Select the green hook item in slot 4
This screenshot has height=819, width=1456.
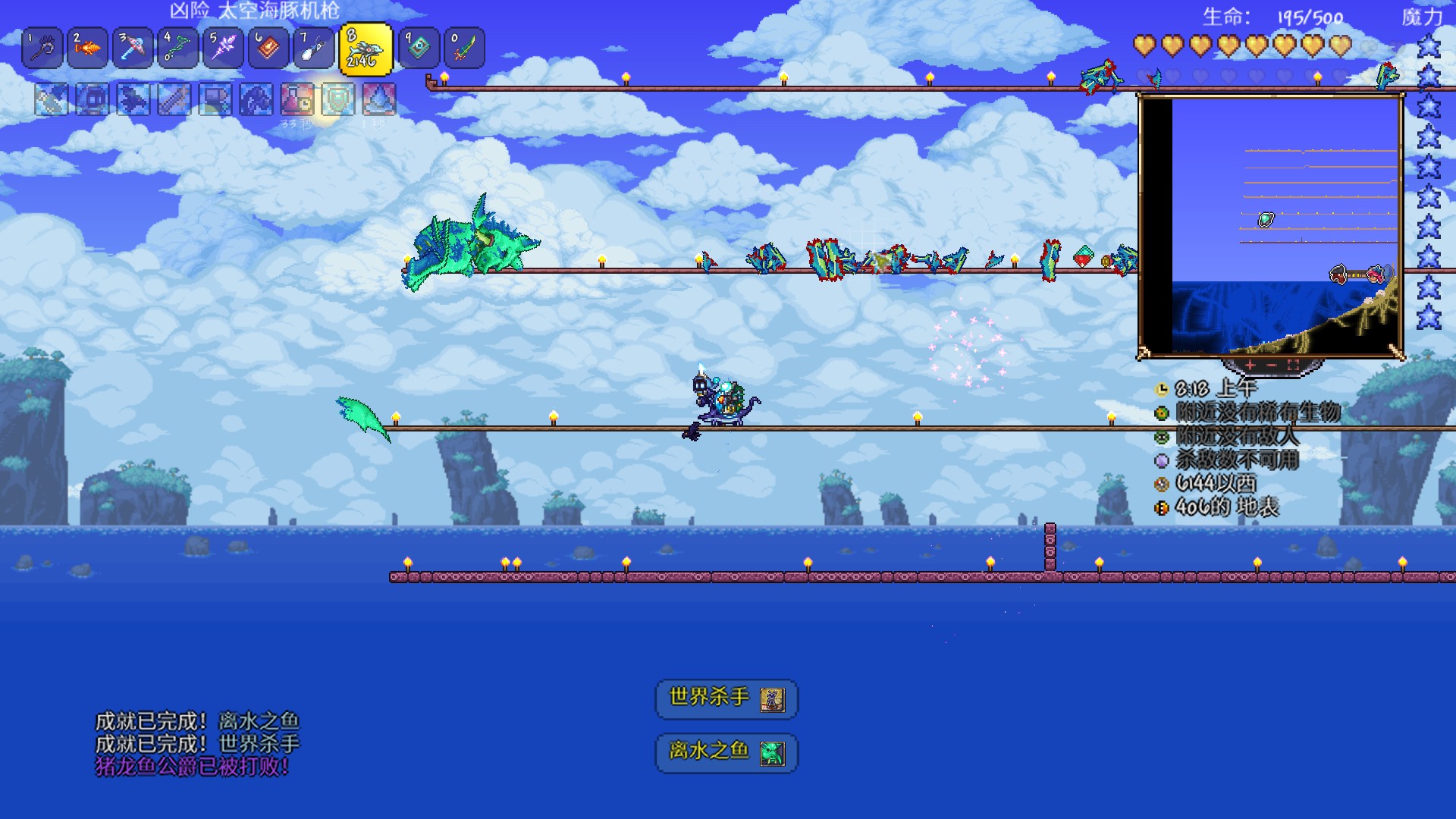[178, 49]
